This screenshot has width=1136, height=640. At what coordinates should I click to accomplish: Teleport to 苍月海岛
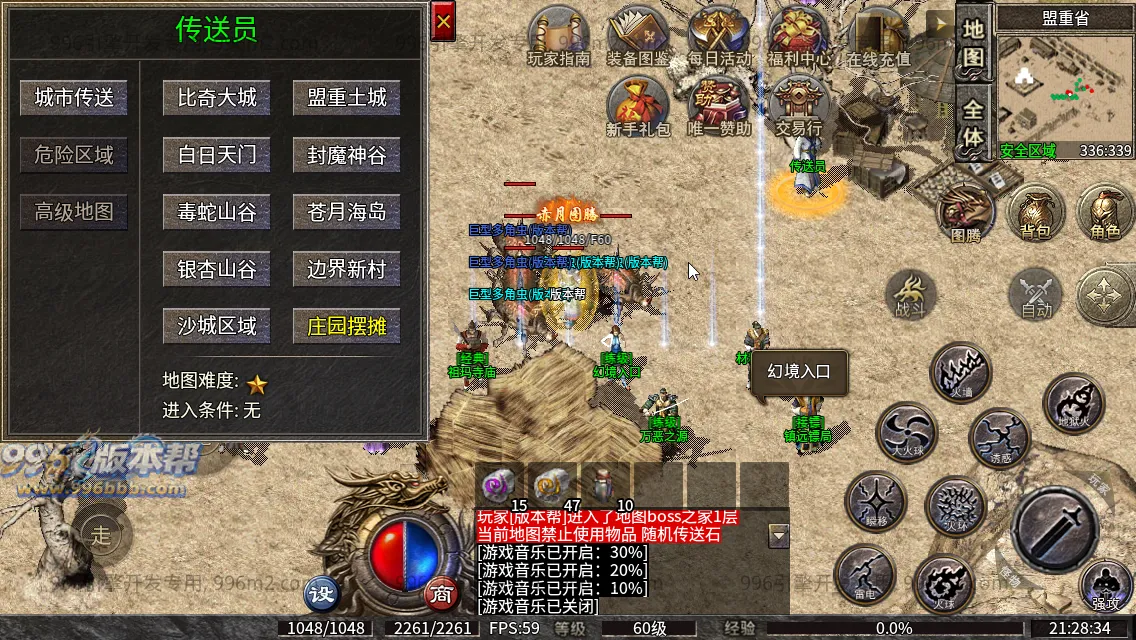[x=346, y=212]
